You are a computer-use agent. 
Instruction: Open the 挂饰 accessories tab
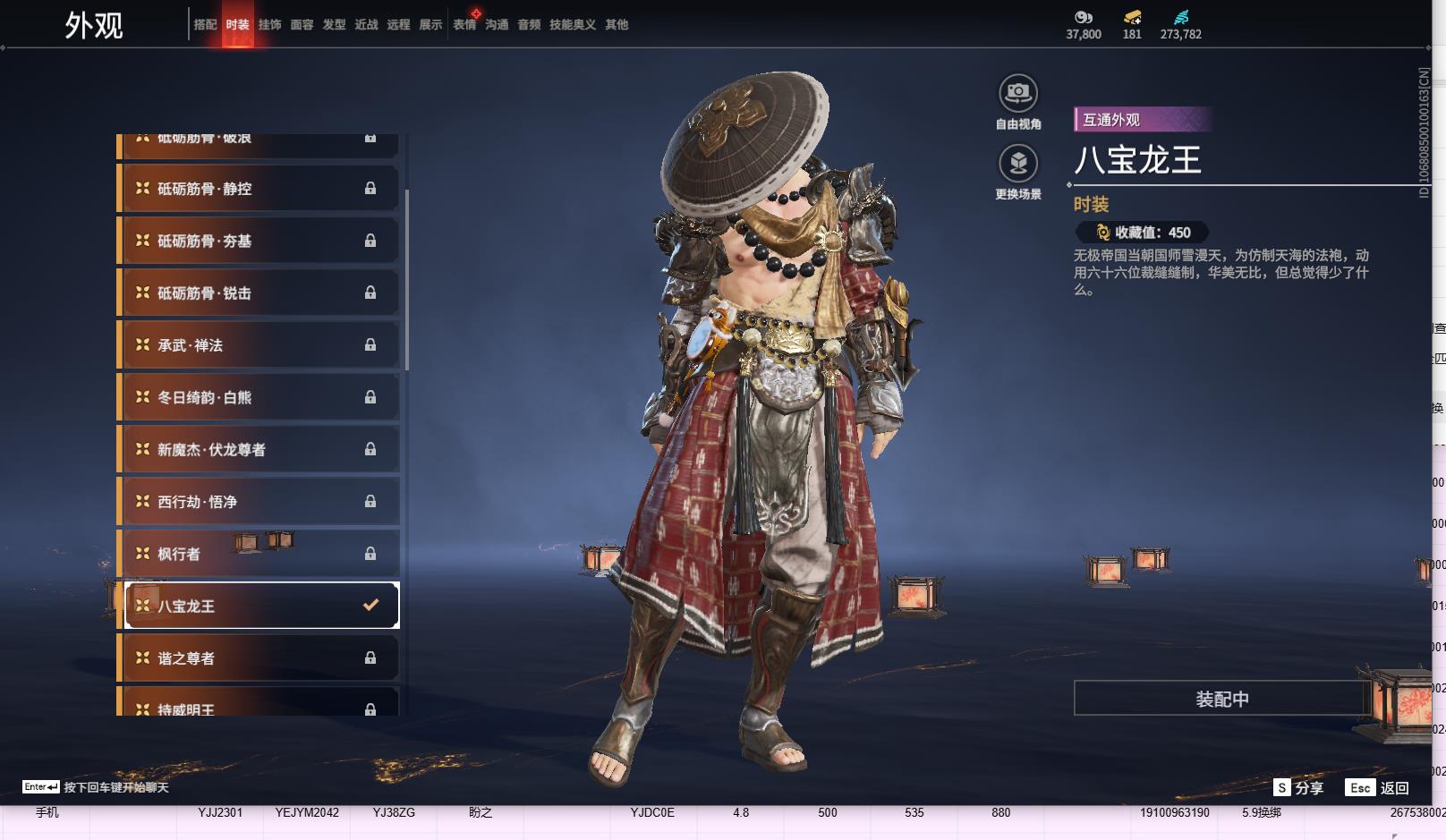(x=269, y=25)
